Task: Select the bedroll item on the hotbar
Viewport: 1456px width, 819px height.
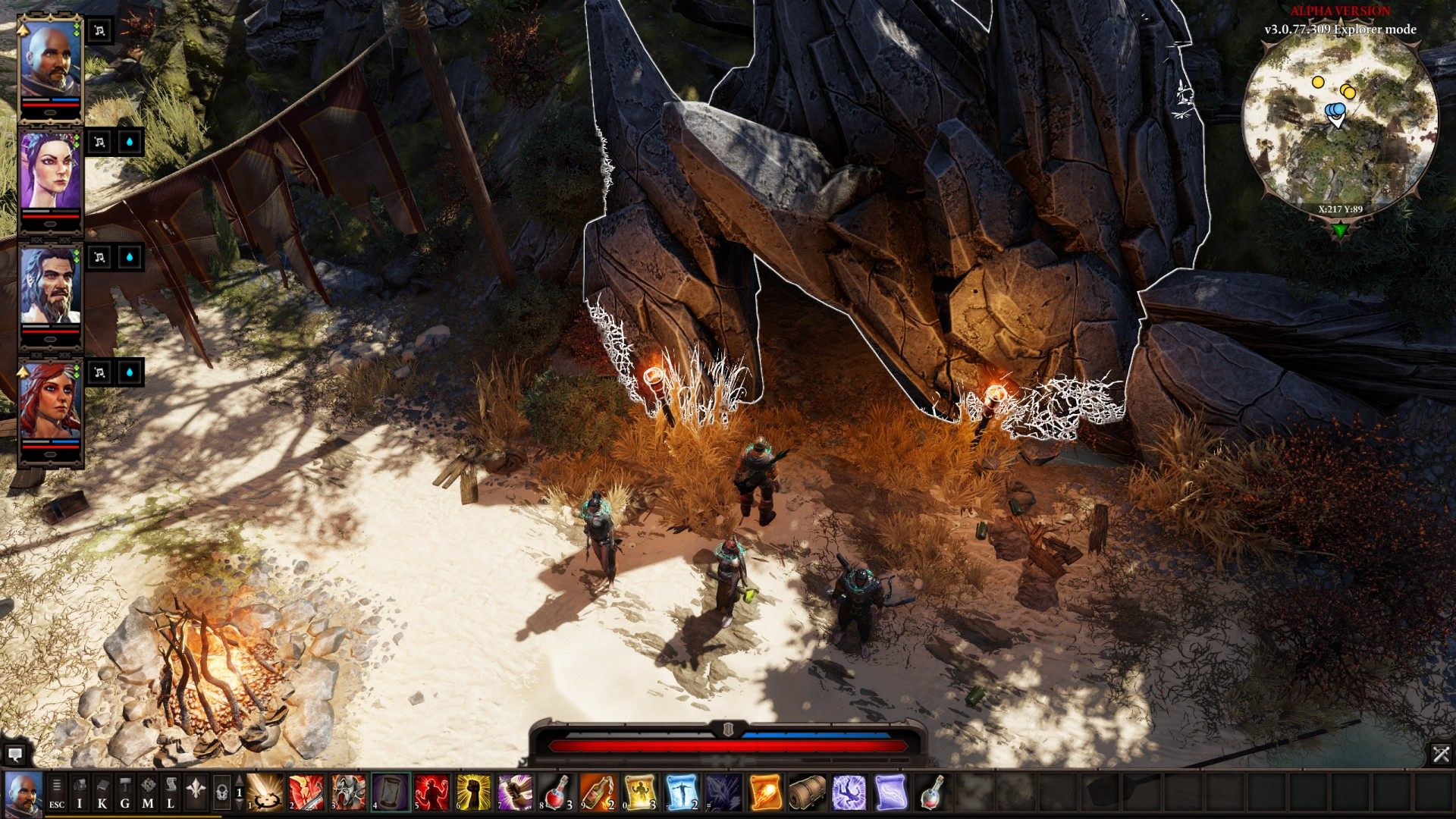Action: point(807,793)
